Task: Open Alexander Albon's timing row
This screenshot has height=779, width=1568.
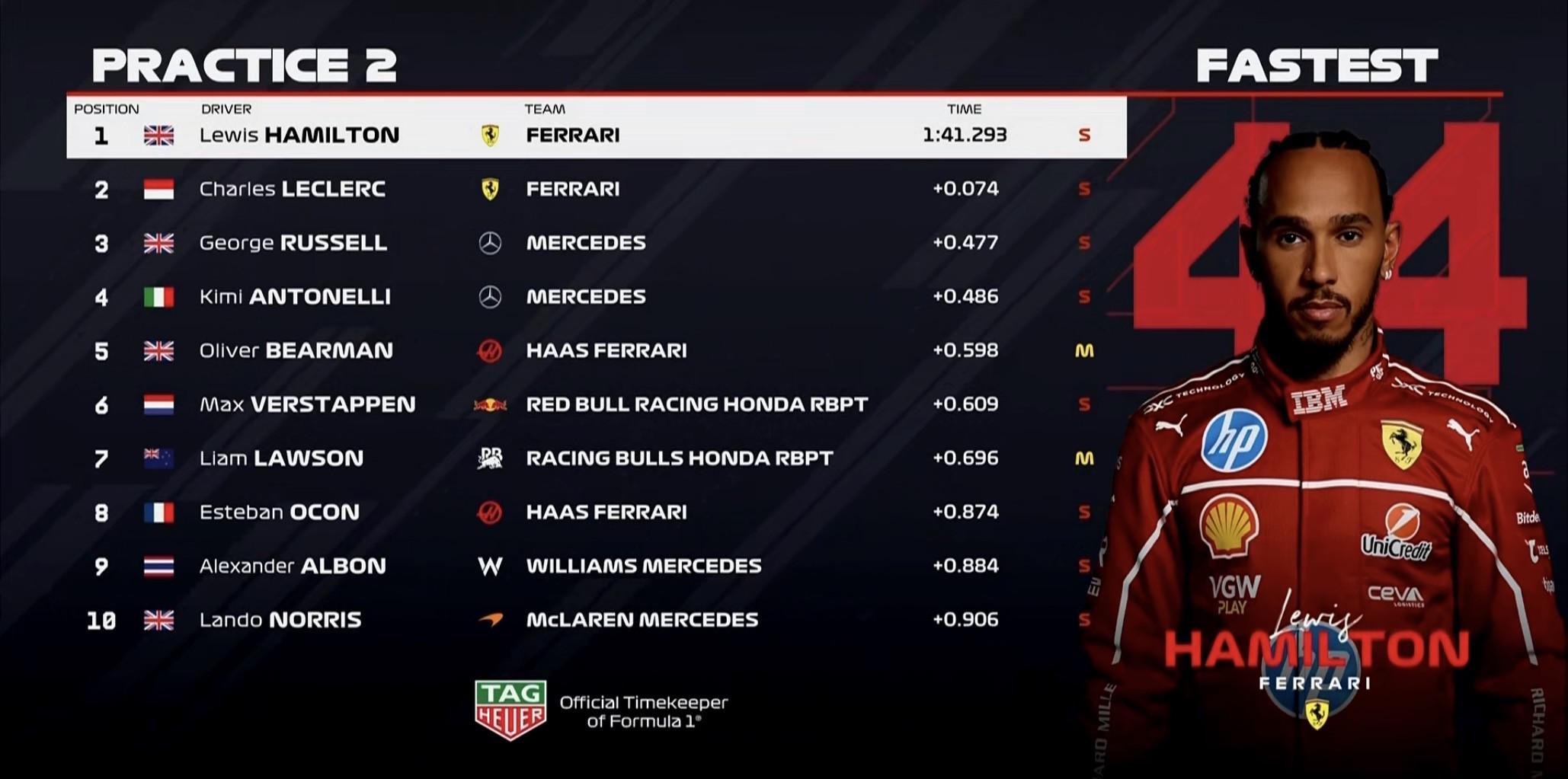Action: (292, 567)
